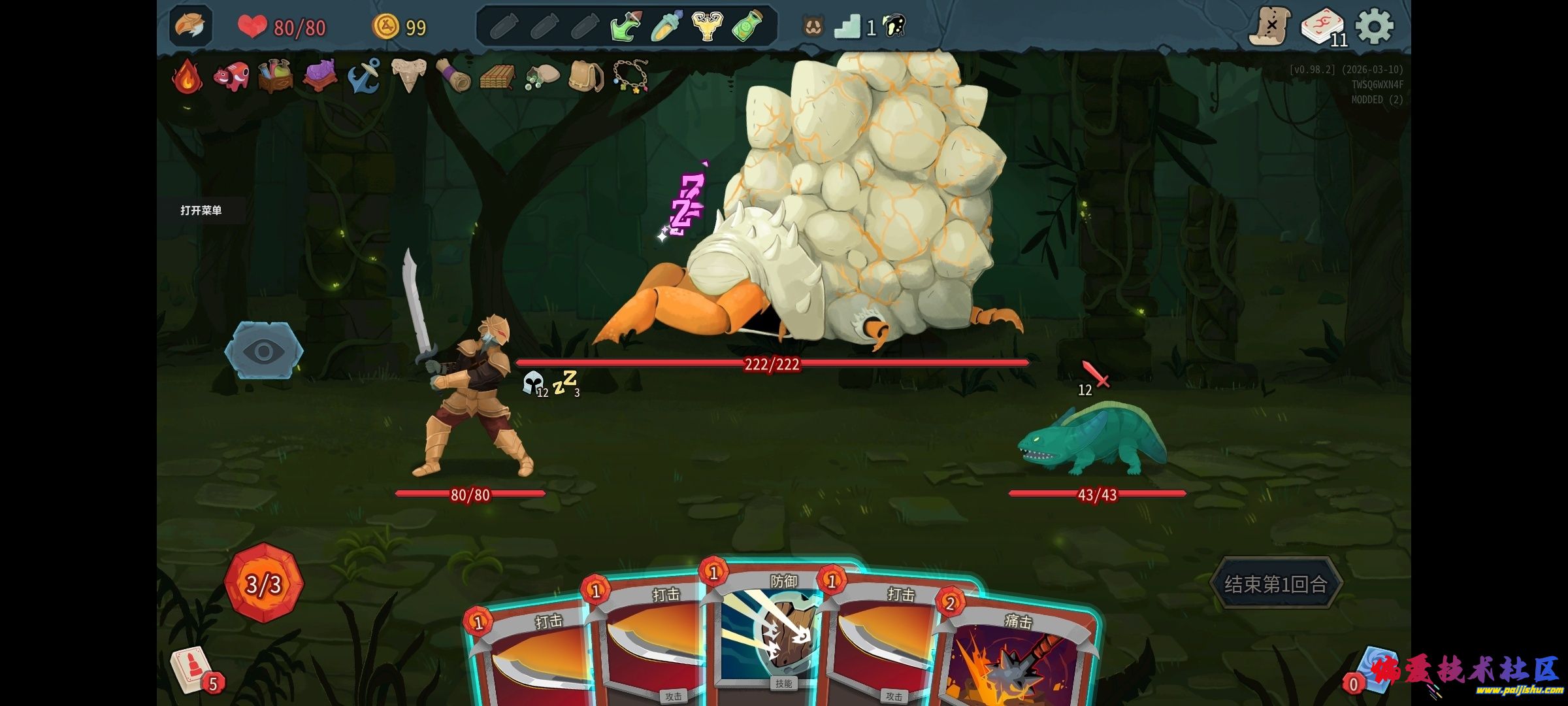Inspect the blue anchor relic
This screenshot has width=1568, height=706.
[363, 77]
